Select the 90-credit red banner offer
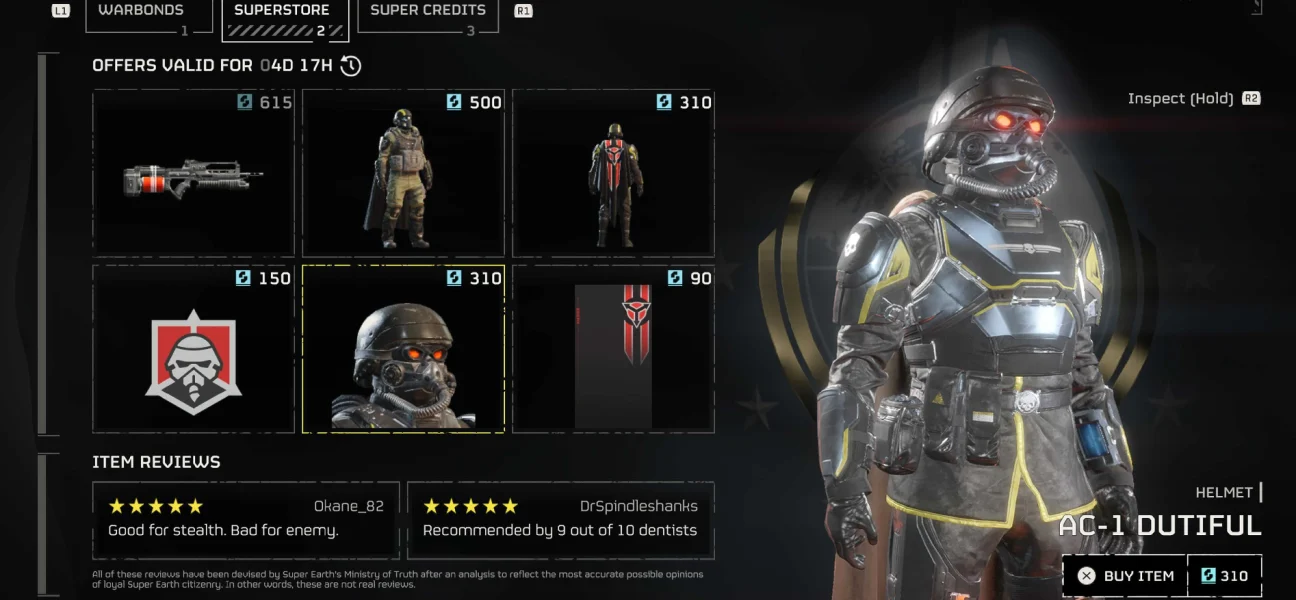This screenshot has height=600, width=1296. tap(614, 349)
